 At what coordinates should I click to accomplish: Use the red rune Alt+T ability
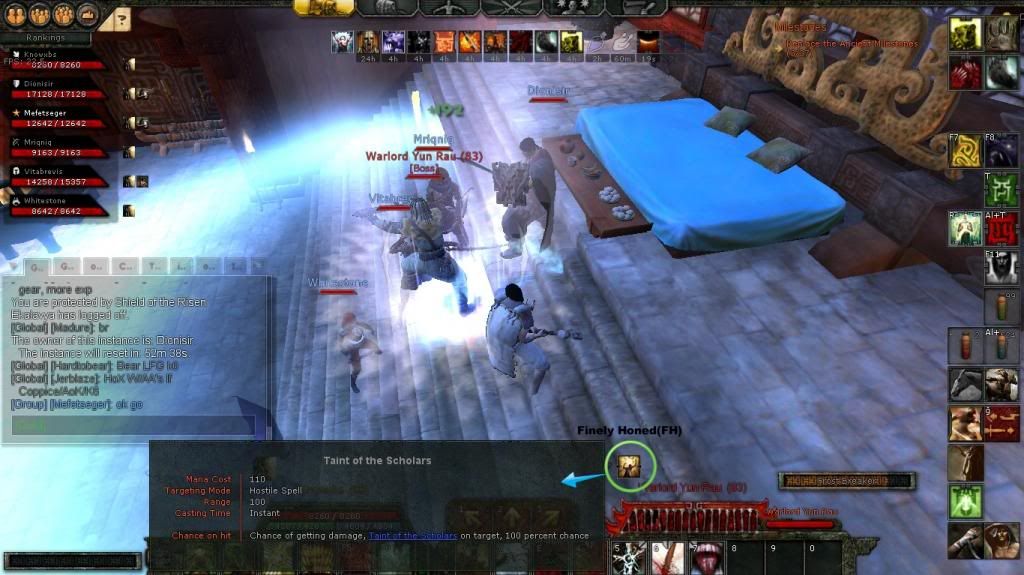click(x=1003, y=229)
